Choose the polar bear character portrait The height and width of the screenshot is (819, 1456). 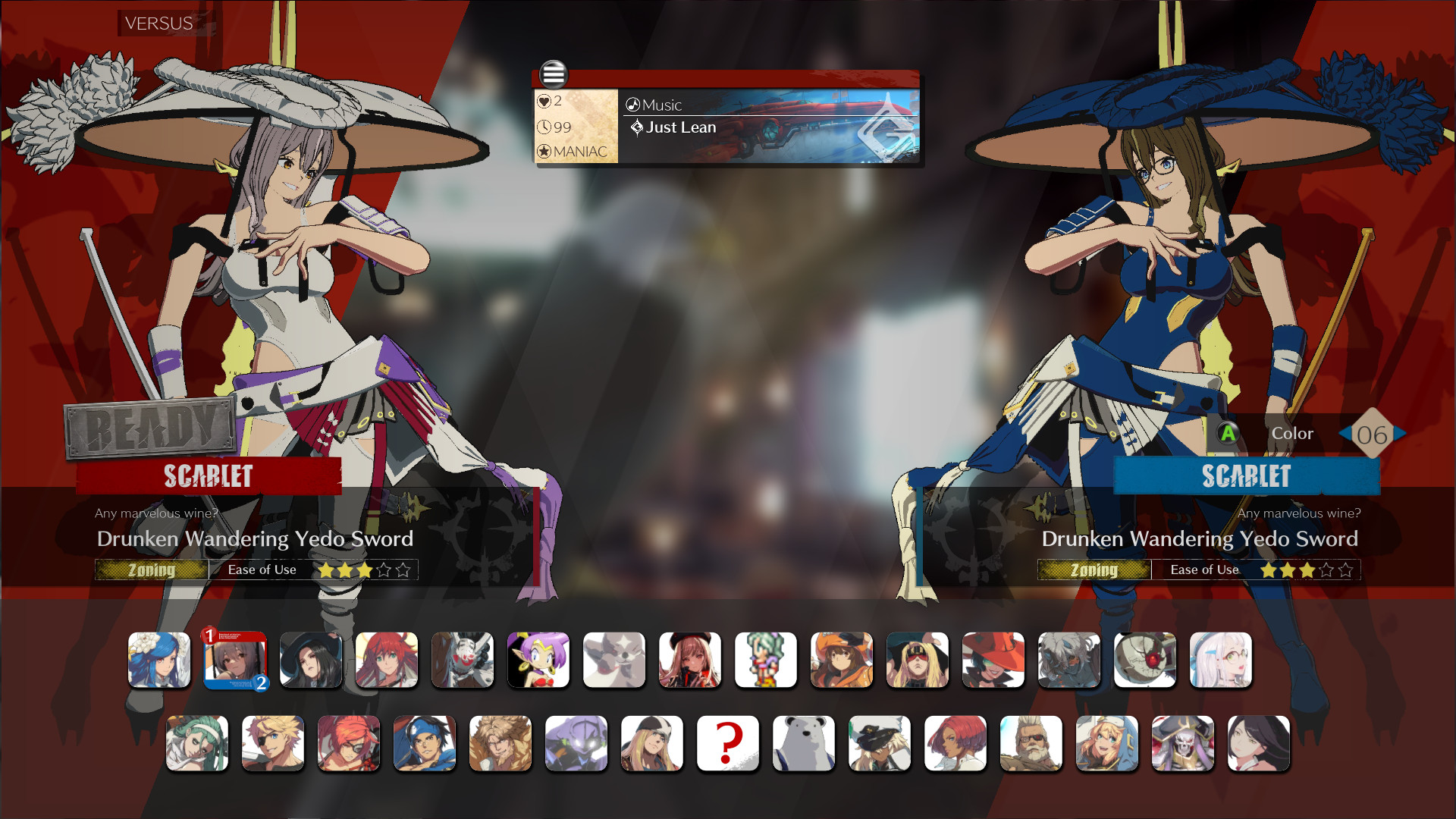point(804,744)
